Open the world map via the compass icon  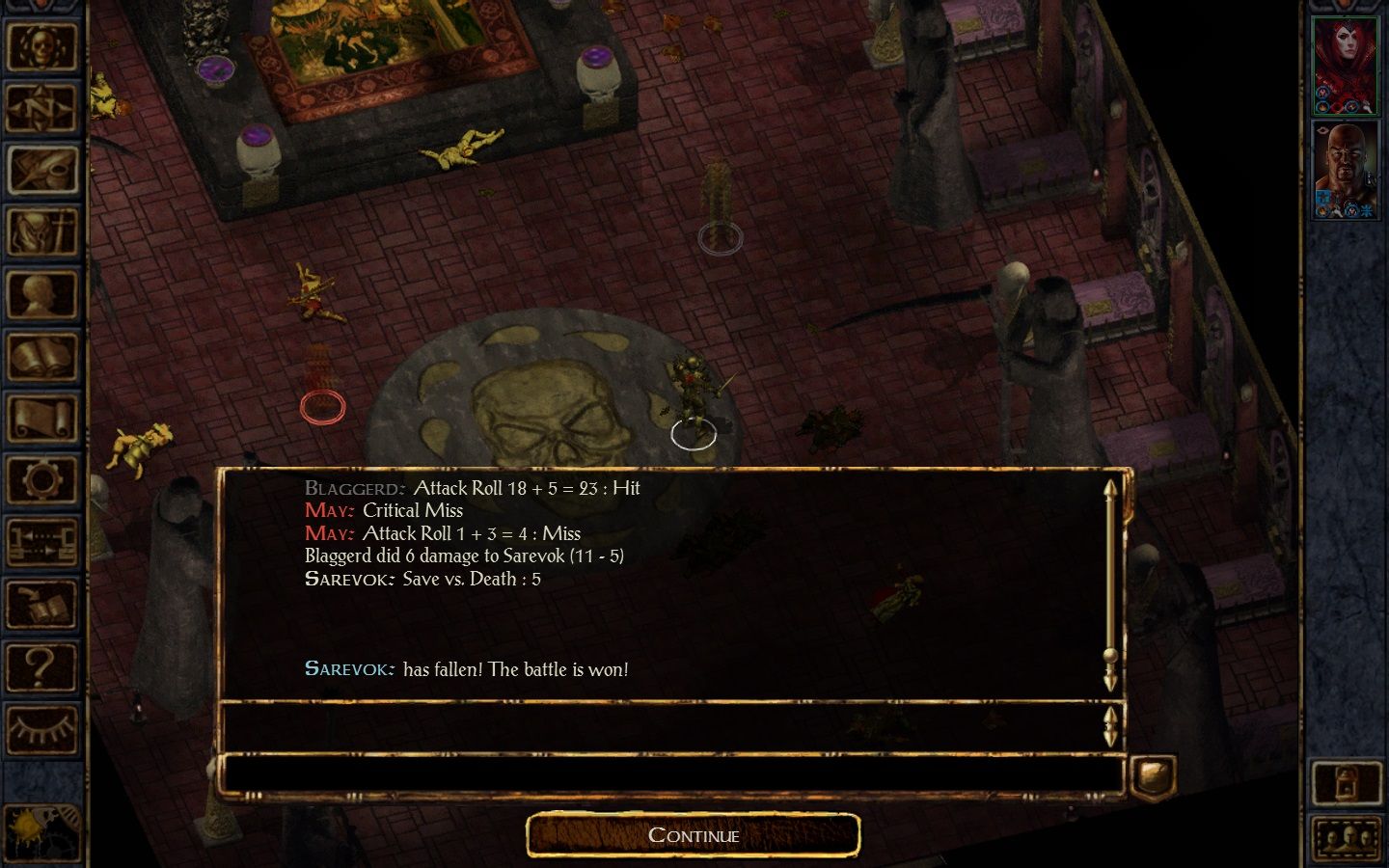tap(42, 108)
